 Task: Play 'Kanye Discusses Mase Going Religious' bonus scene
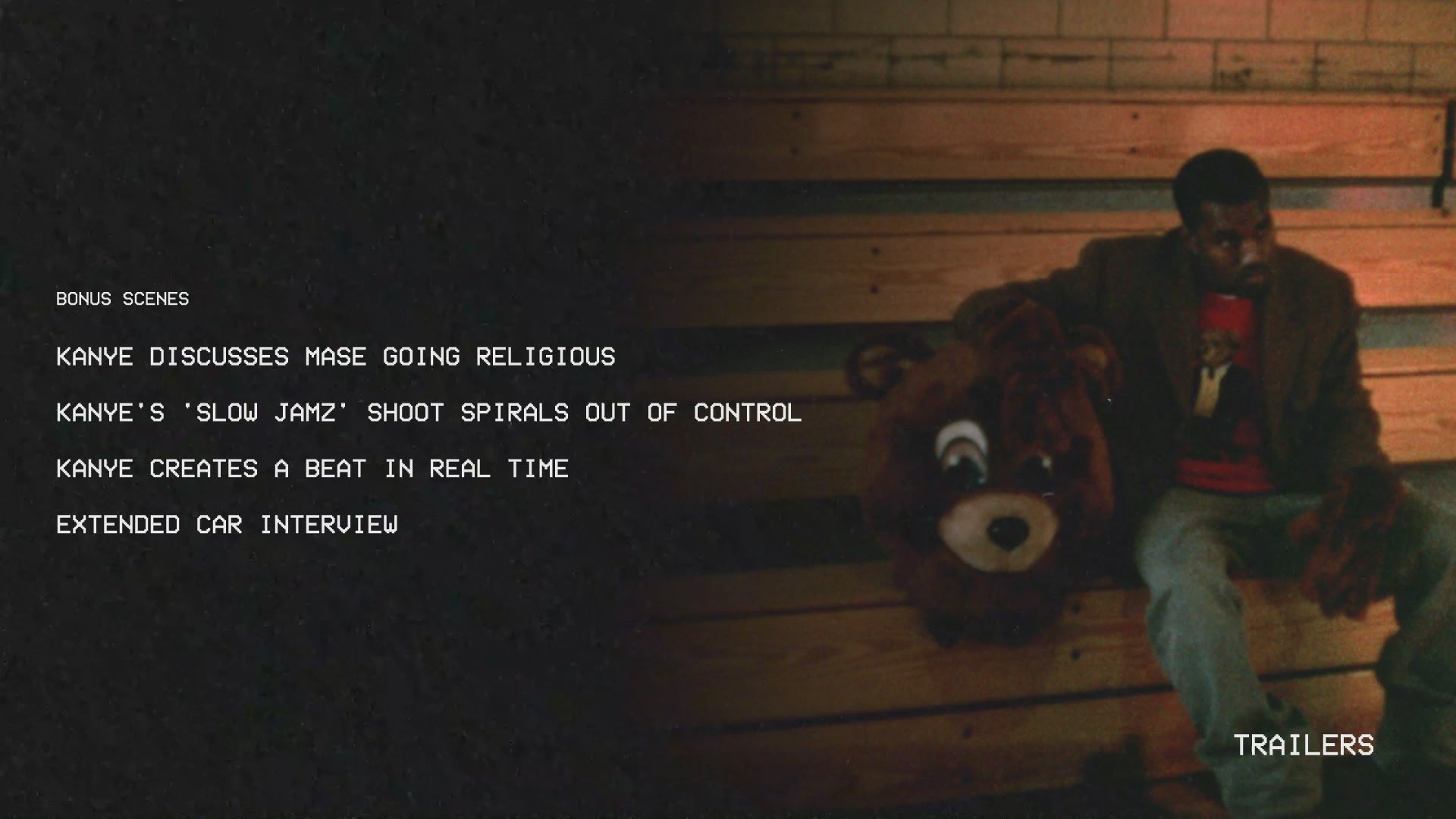click(335, 356)
